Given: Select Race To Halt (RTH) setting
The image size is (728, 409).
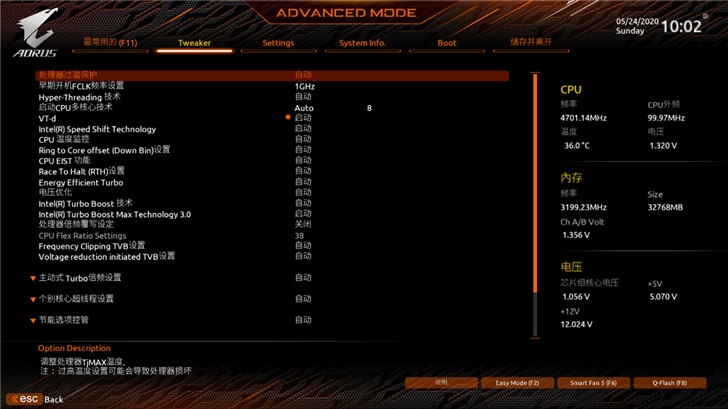Looking at the screenshot, I should [82, 171].
